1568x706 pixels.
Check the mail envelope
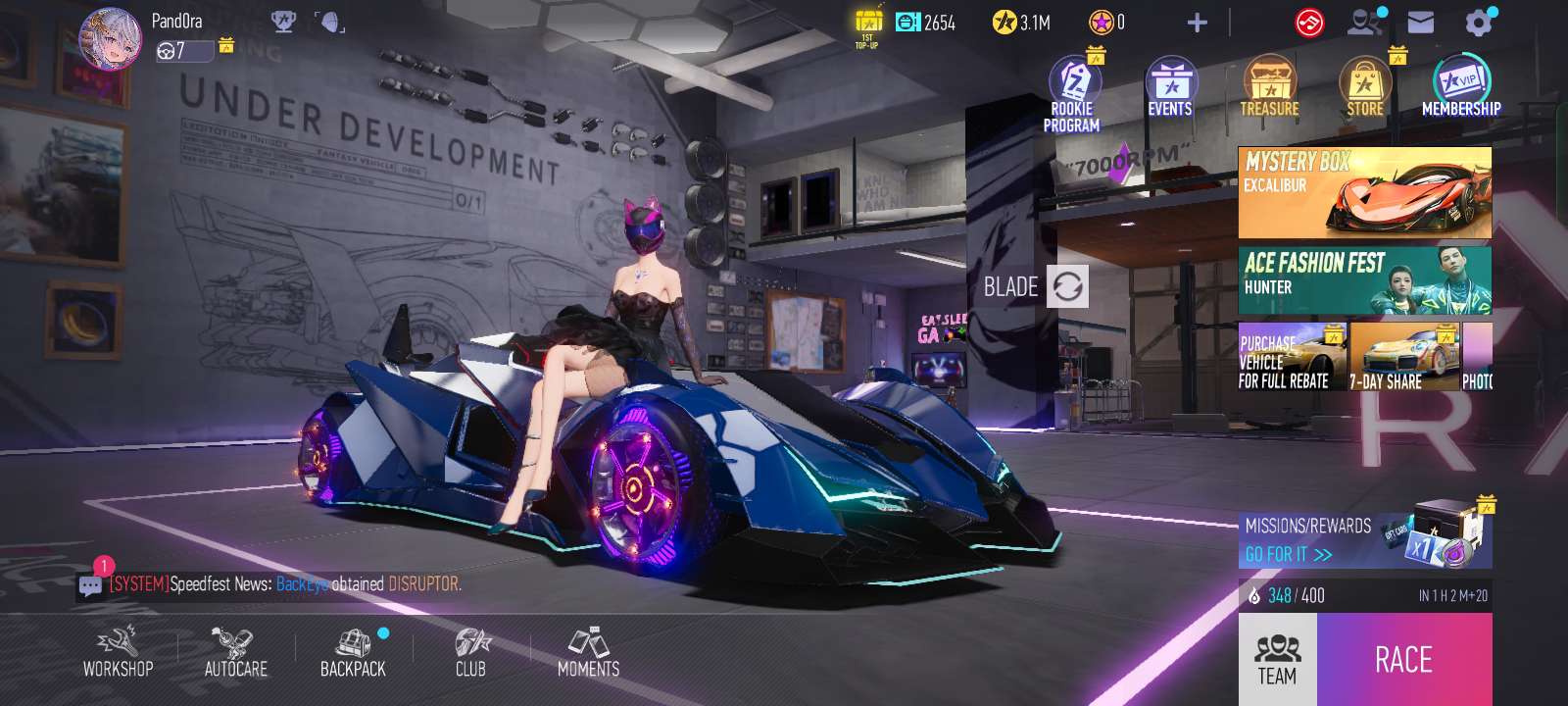[1420, 23]
